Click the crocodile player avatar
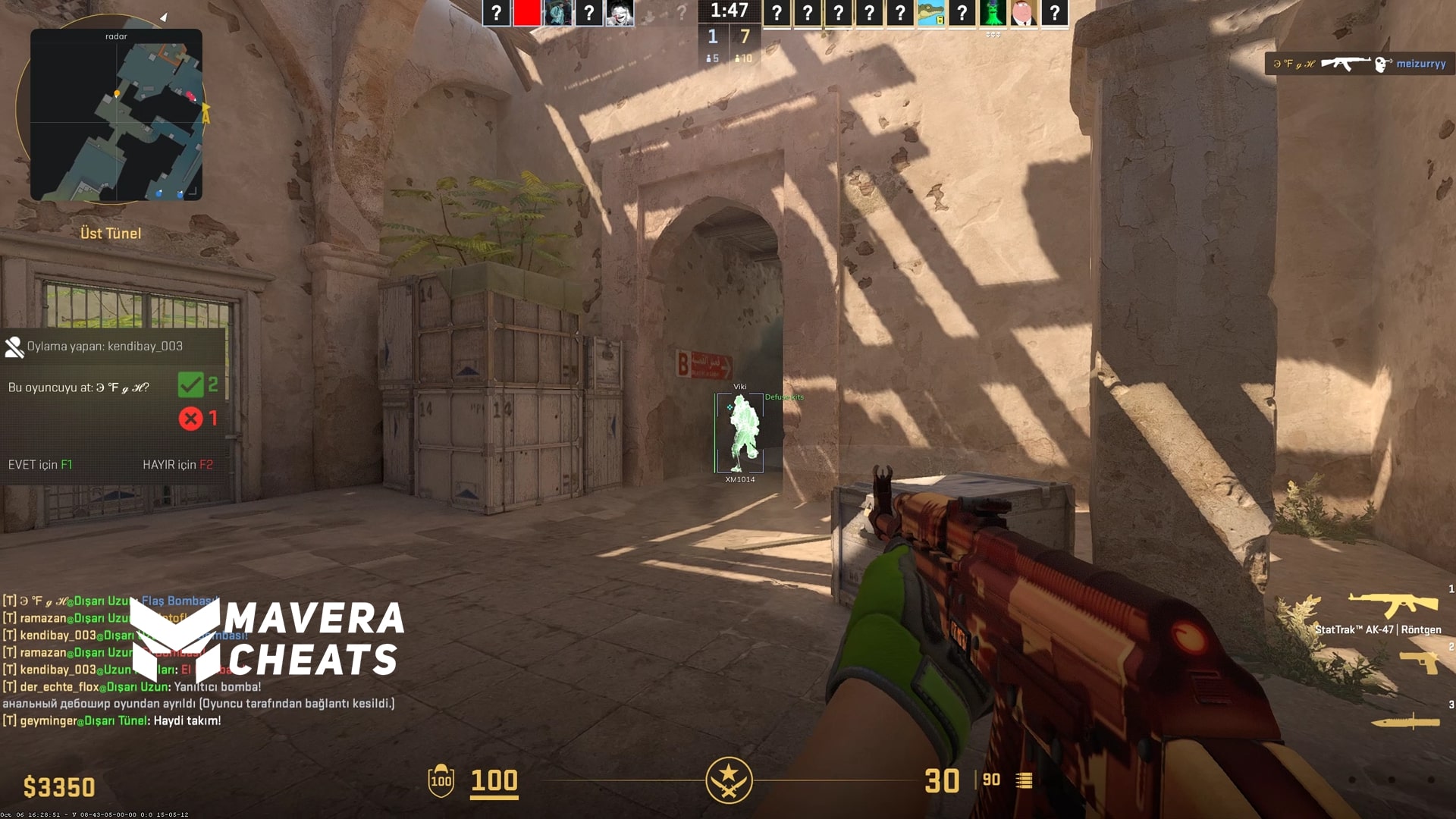Viewport: 1456px width, 819px height. [x=930, y=13]
